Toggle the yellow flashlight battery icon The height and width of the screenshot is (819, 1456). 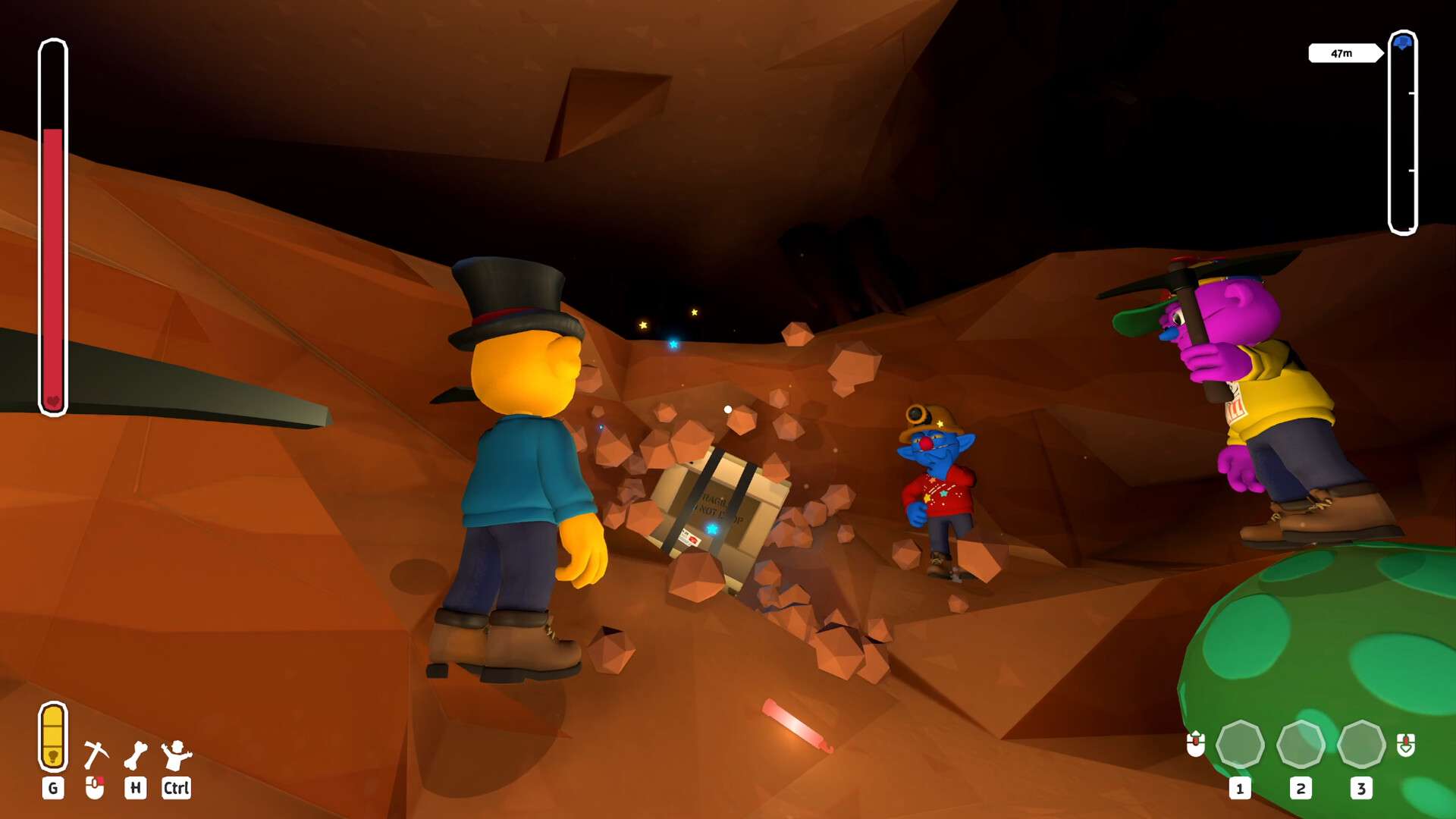(x=53, y=736)
